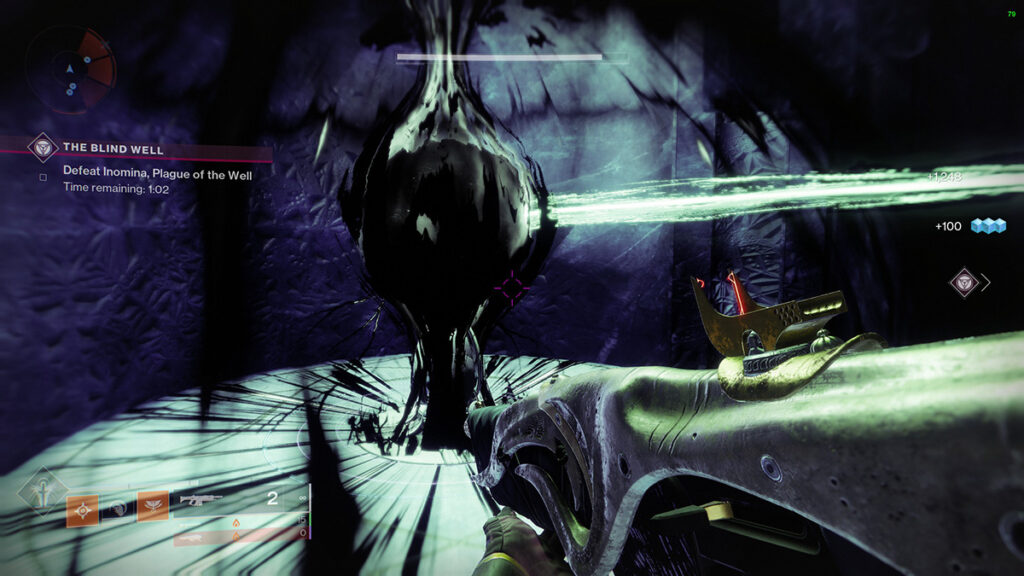The image size is (1024, 576).
Task: Trigger the melee fist ability icon
Action: (x=118, y=508)
